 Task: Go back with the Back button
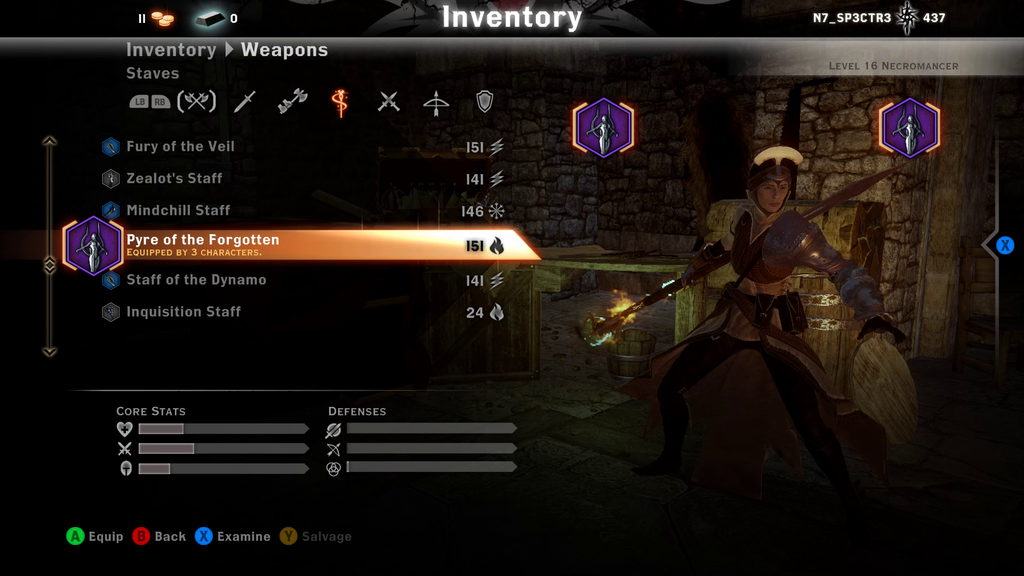(160, 537)
